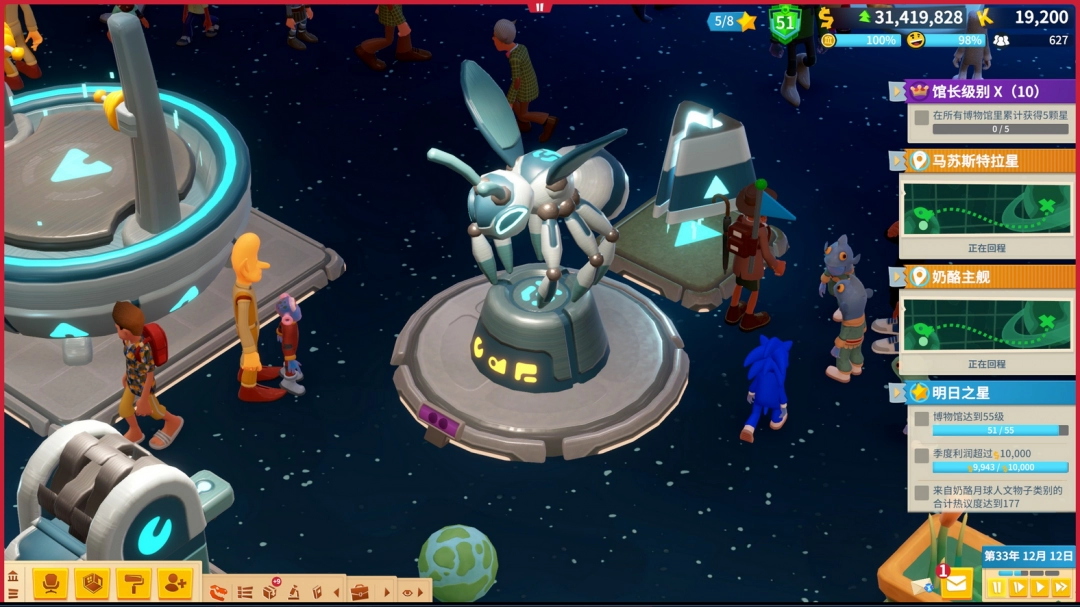Open the room building menu
The width and height of the screenshot is (1080, 607).
click(x=92, y=582)
